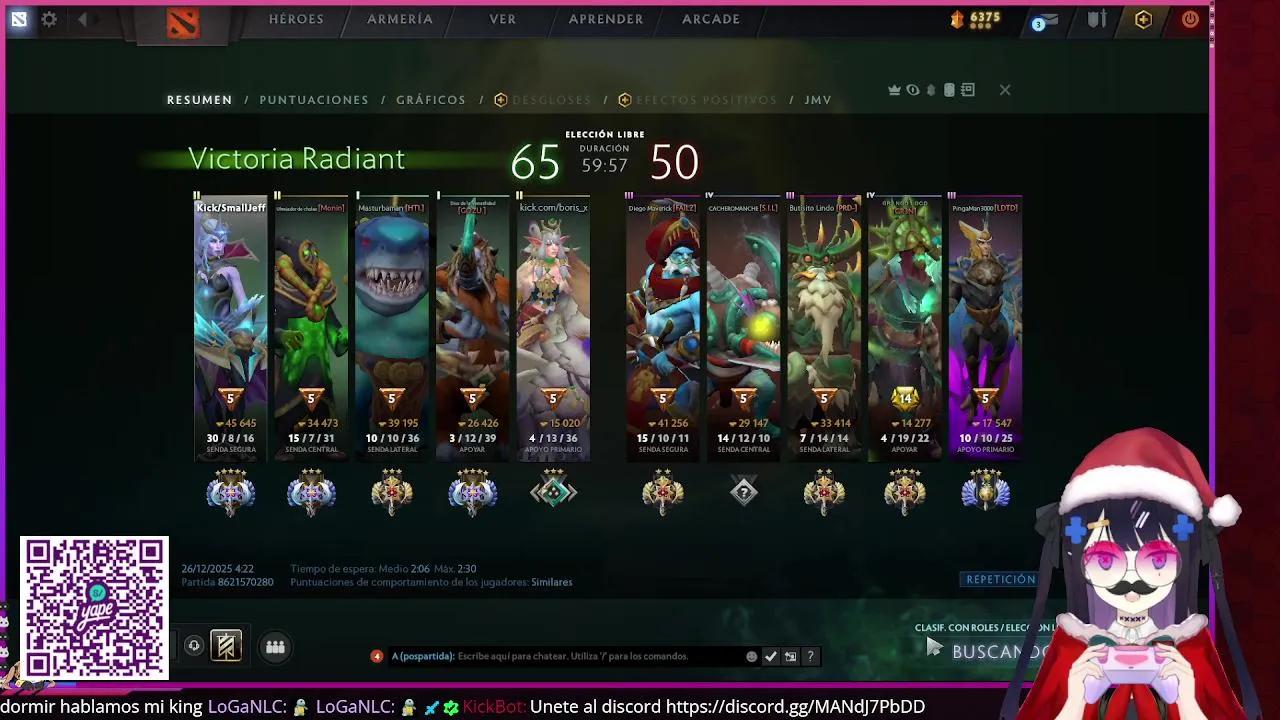The image size is (1280, 720).
Task: Click the party members icon in bottom toolbar
Action: [276, 646]
